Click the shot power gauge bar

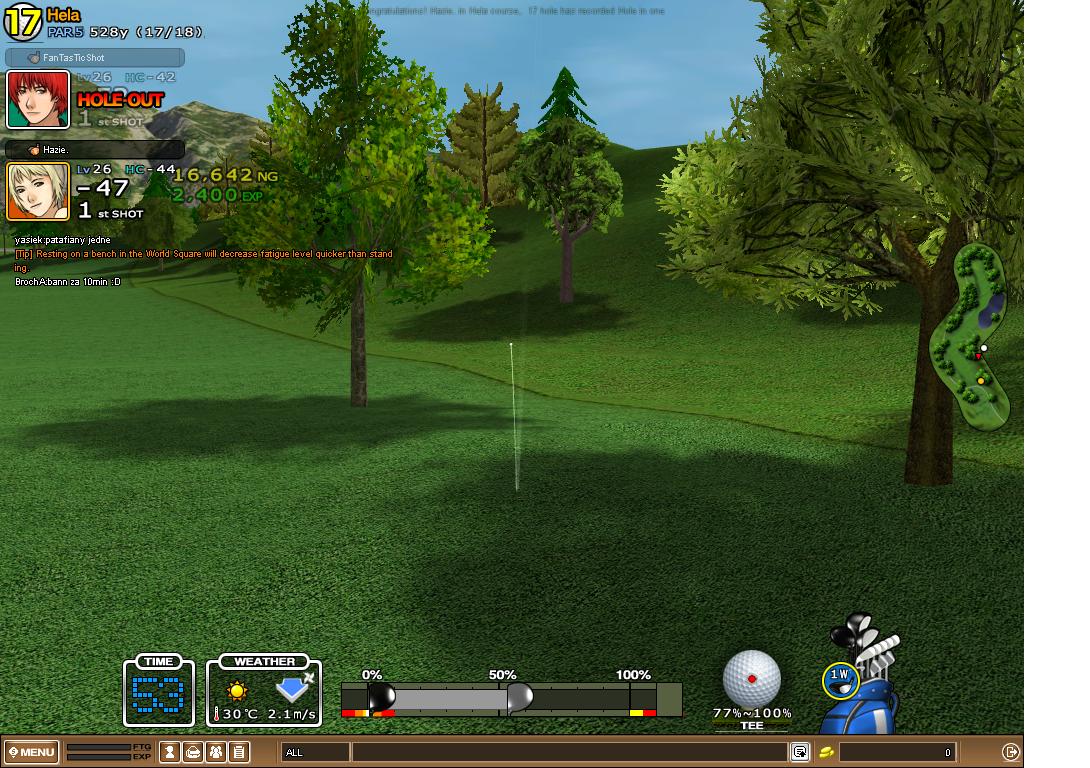pos(510,698)
